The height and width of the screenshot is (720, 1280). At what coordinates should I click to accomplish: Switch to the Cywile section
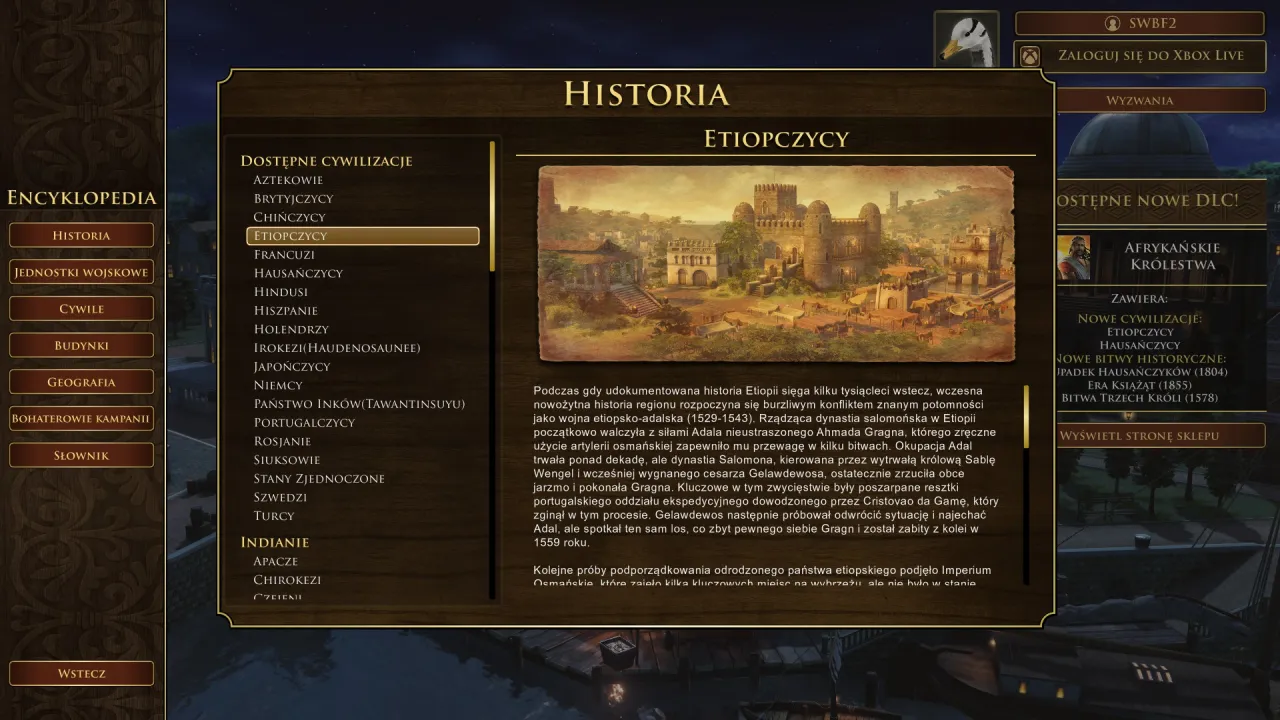coord(81,308)
